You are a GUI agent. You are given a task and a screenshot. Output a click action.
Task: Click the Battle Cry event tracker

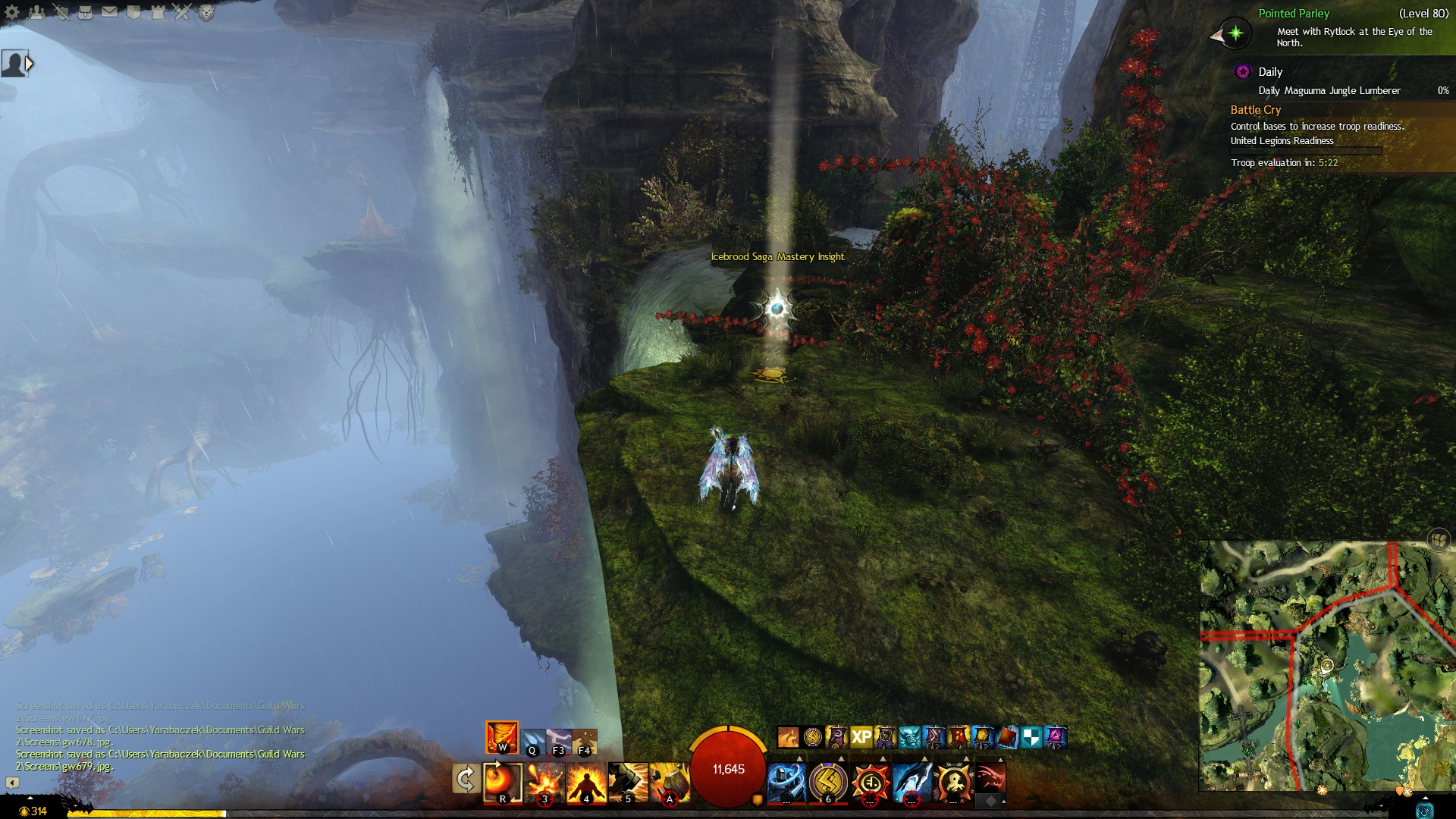(x=1255, y=110)
